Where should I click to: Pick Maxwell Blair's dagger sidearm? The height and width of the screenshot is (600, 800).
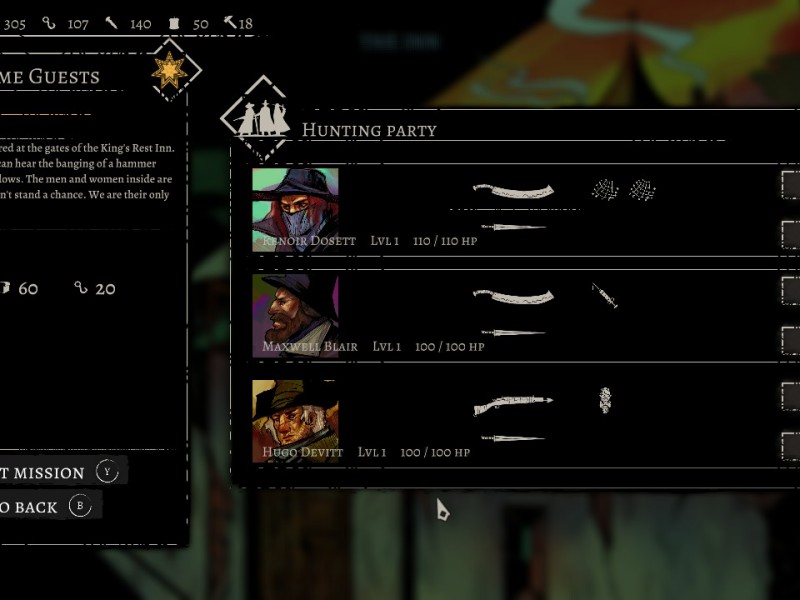click(x=513, y=332)
